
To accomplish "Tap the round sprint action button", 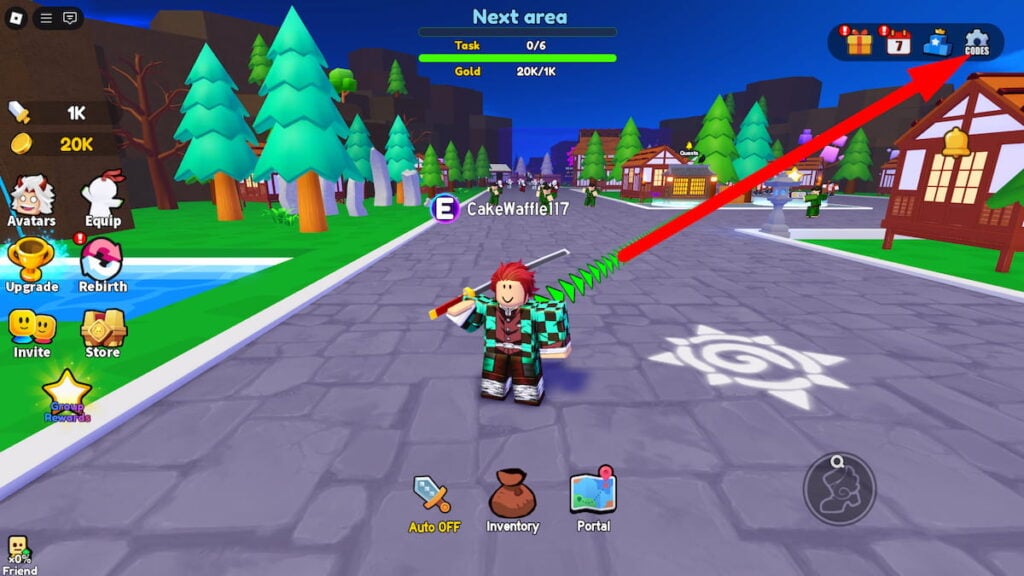I will click(840, 489).
